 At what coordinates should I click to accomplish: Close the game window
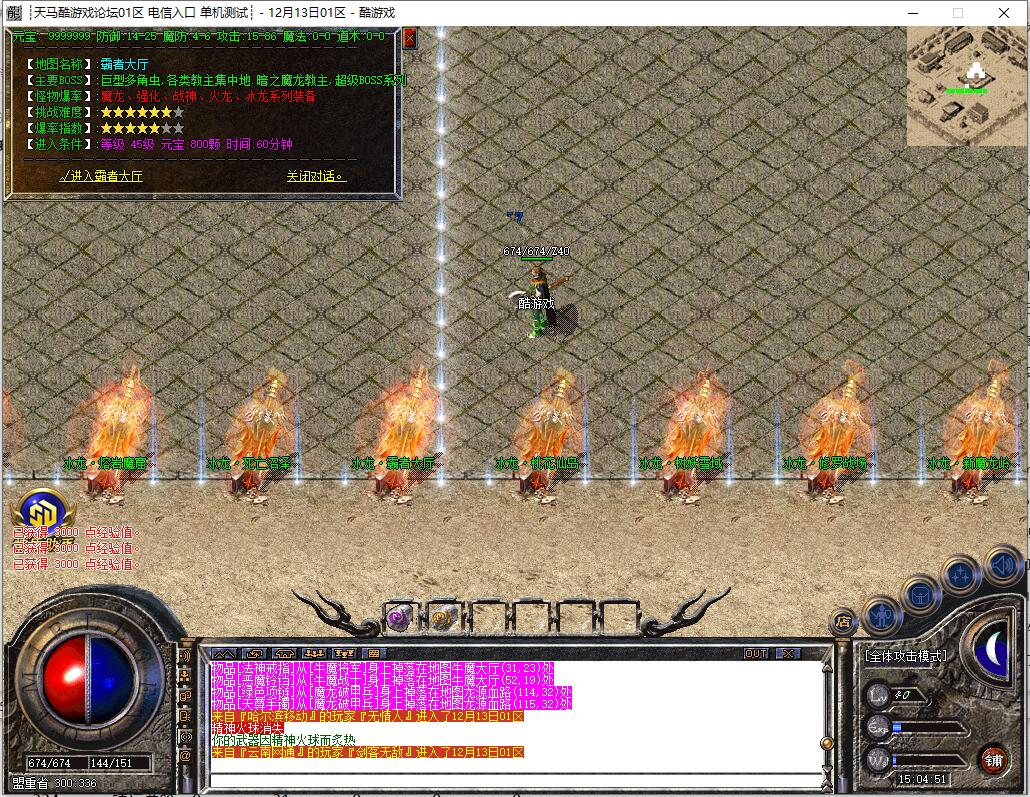(1003, 13)
